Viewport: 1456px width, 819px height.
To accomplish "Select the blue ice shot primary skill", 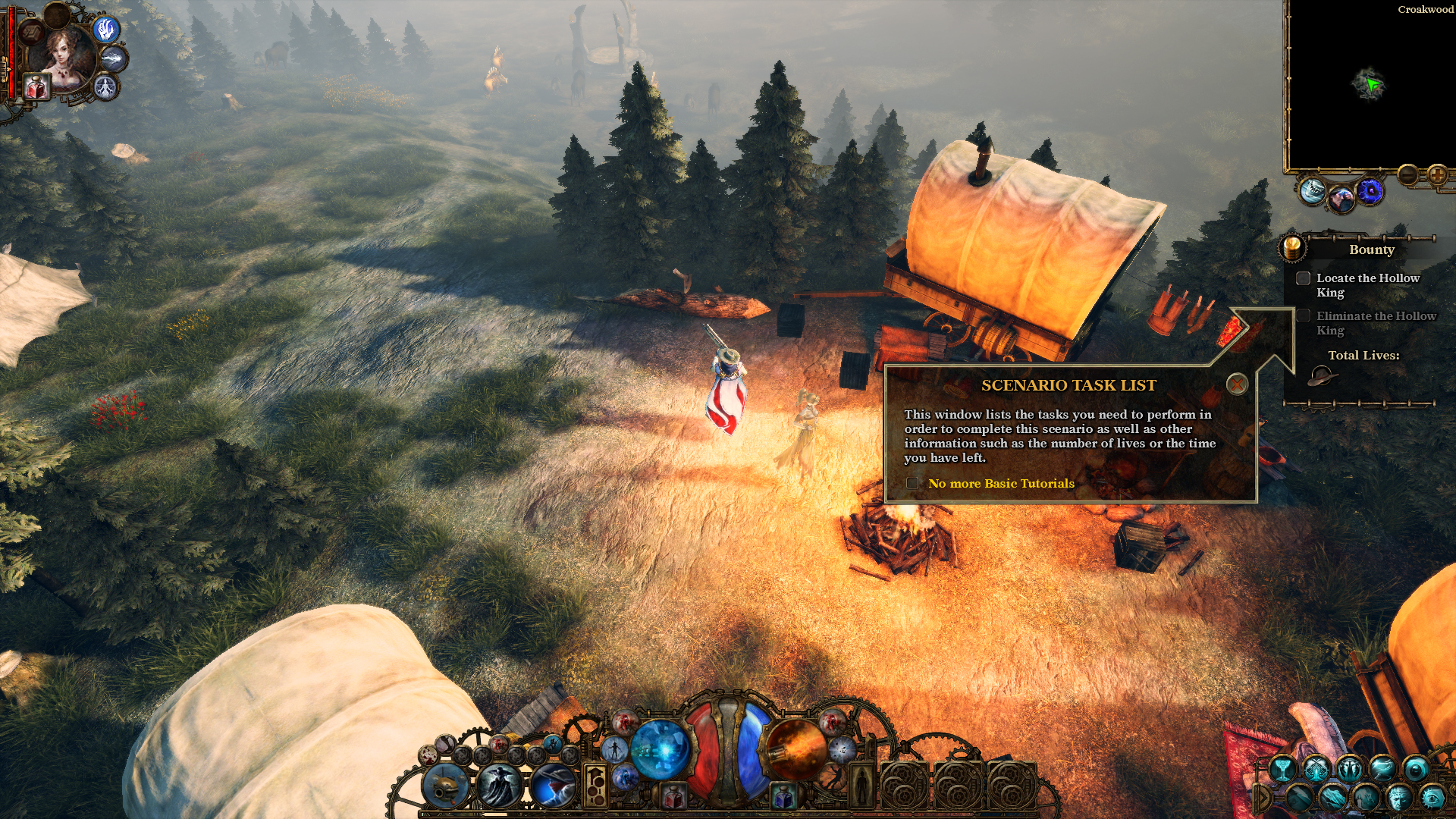I will point(660,748).
